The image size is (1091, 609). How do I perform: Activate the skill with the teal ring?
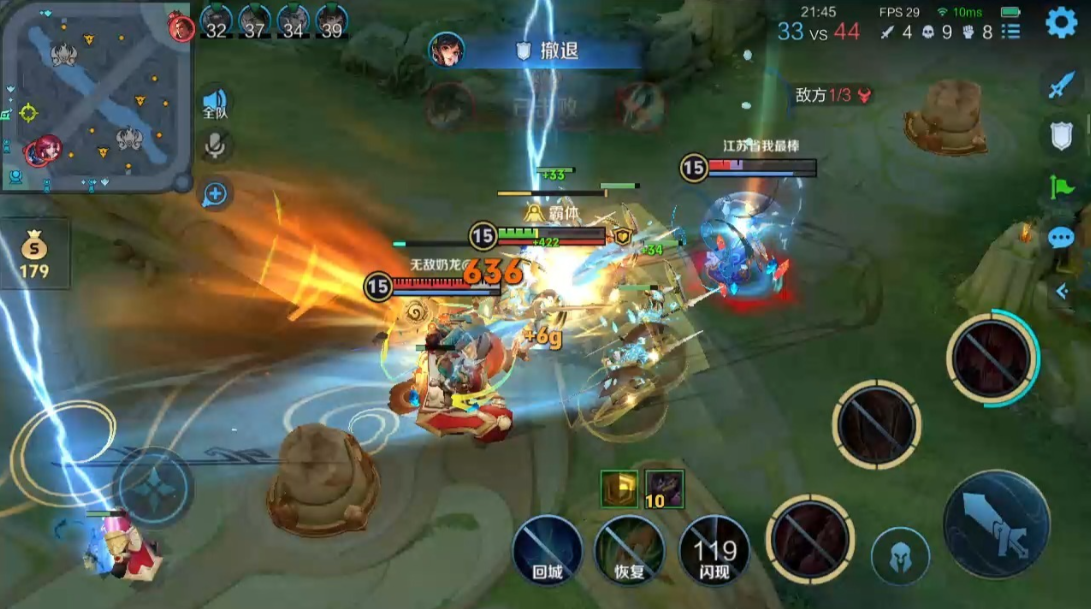[x=991, y=358]
